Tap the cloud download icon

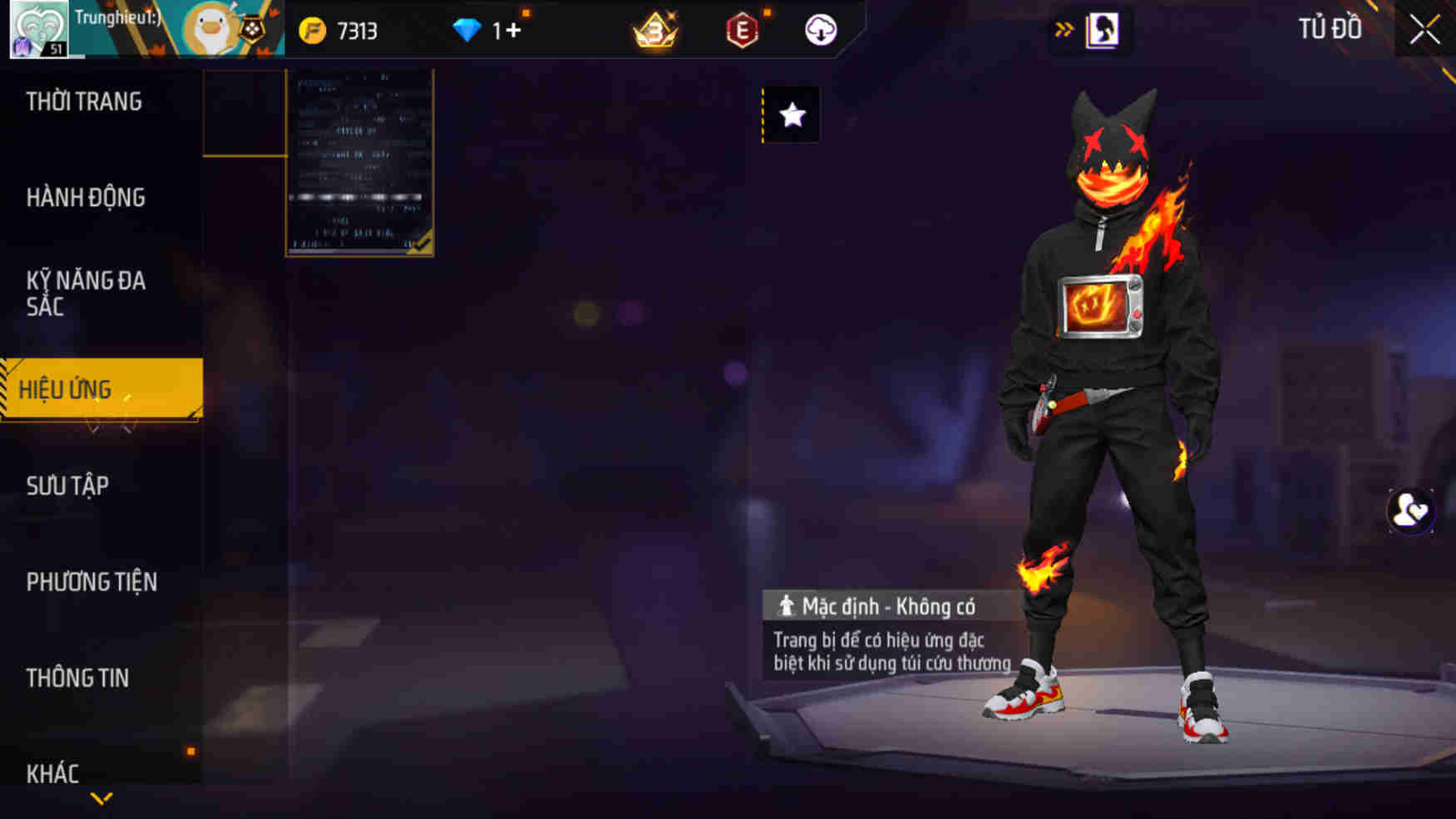pos(819,31)
